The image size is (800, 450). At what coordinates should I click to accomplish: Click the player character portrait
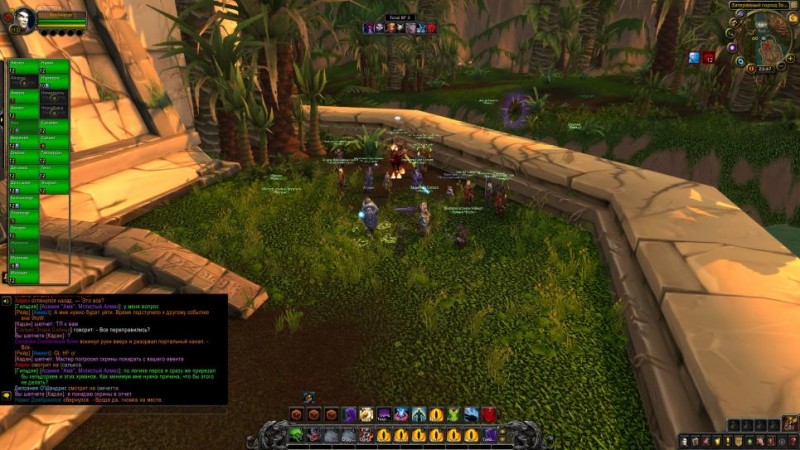[23, 19]
